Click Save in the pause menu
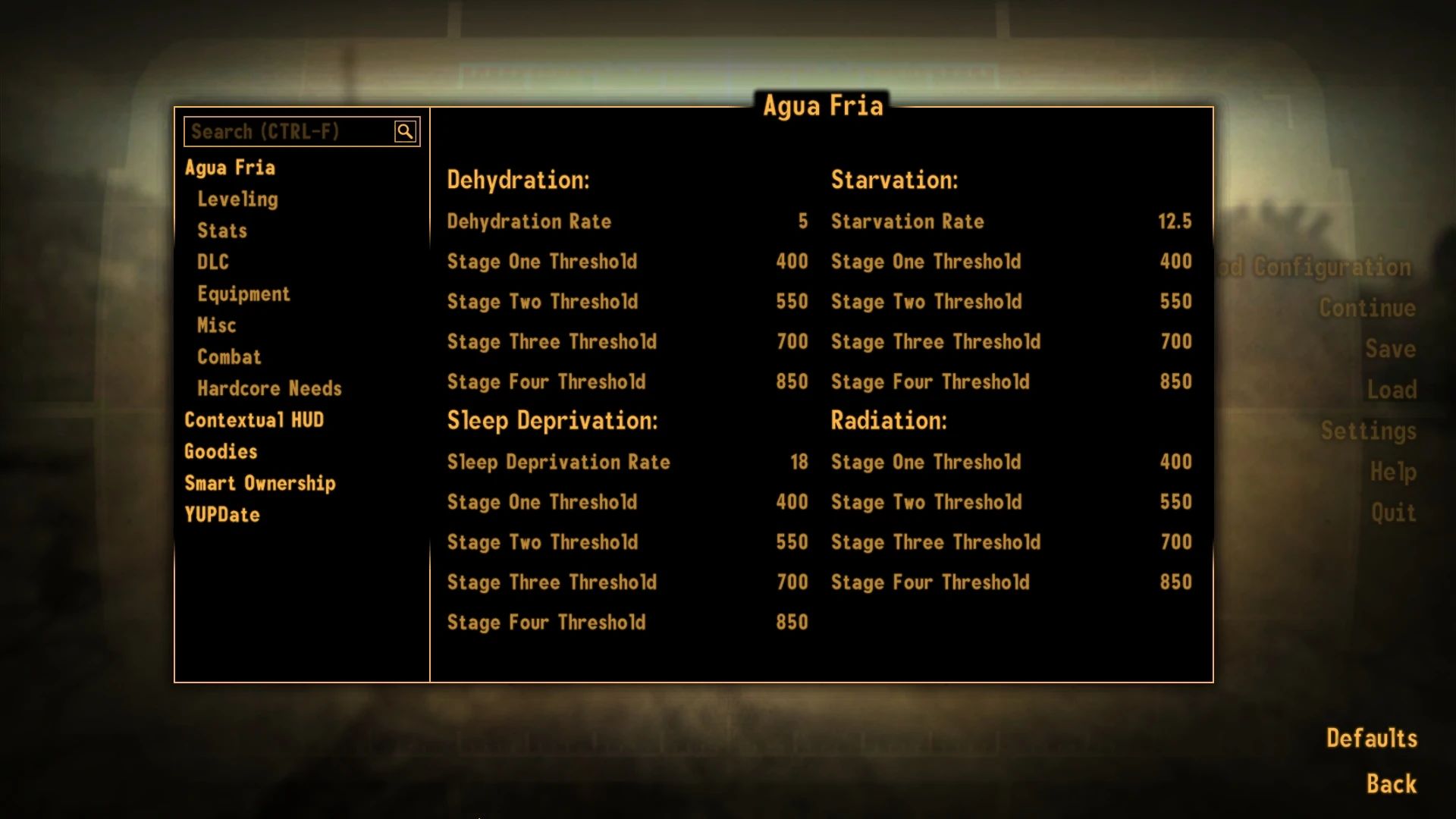Screen dimensions: 1456x819 1391,349
